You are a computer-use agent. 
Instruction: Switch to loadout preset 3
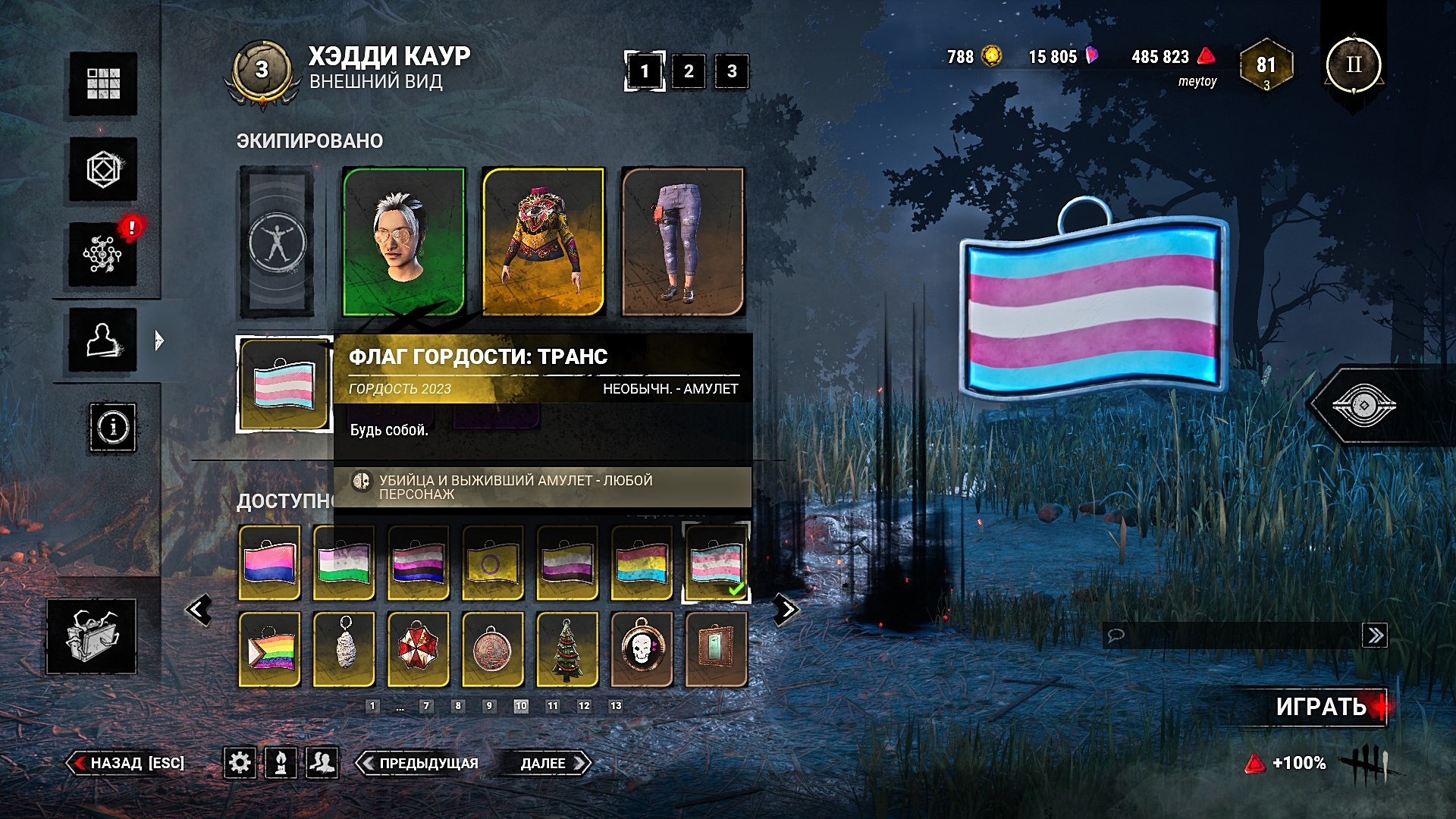[x=732, y=71]
